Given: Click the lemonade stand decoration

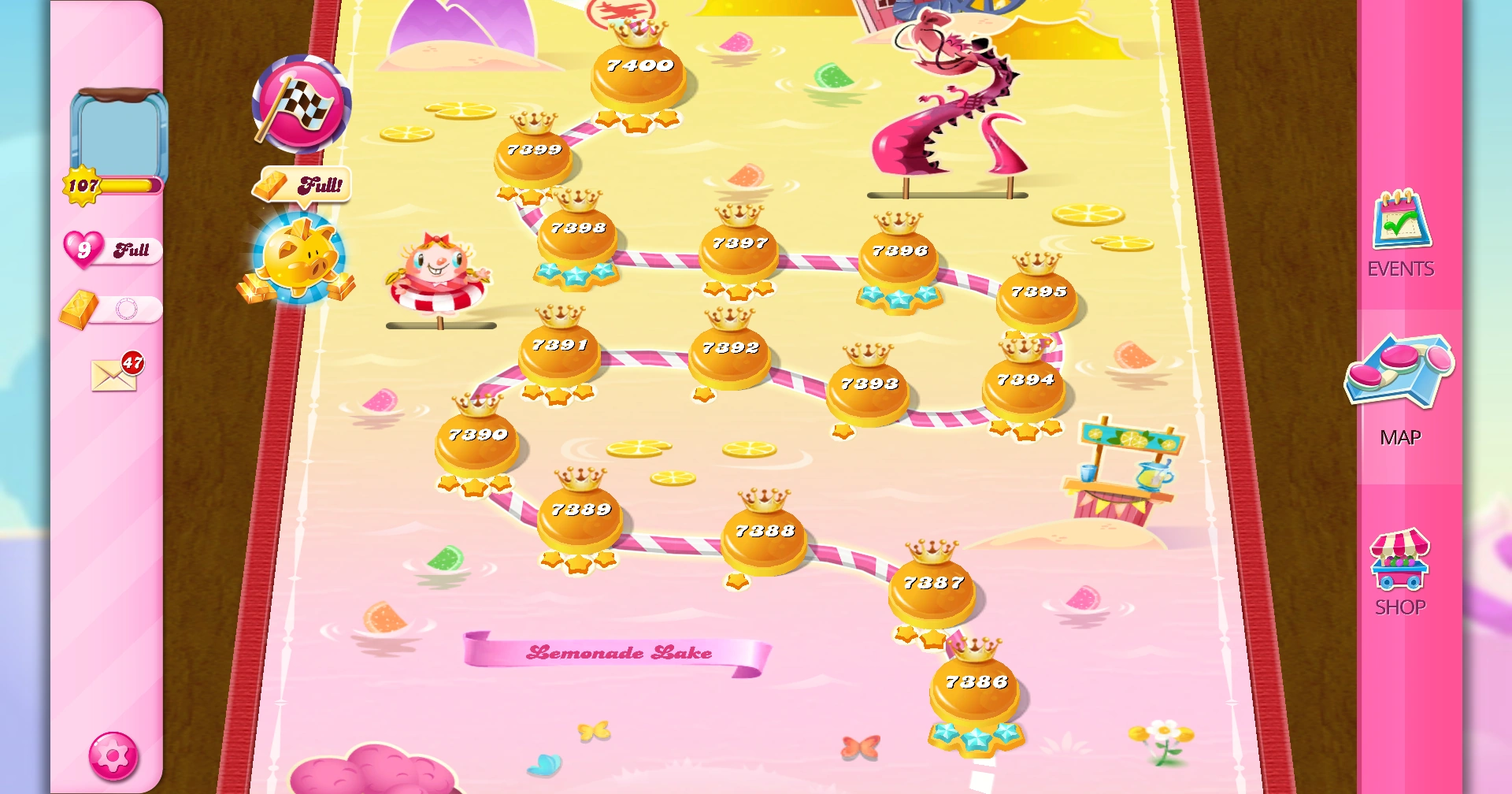Looking at the screenshot, I should pos(1128,465).
